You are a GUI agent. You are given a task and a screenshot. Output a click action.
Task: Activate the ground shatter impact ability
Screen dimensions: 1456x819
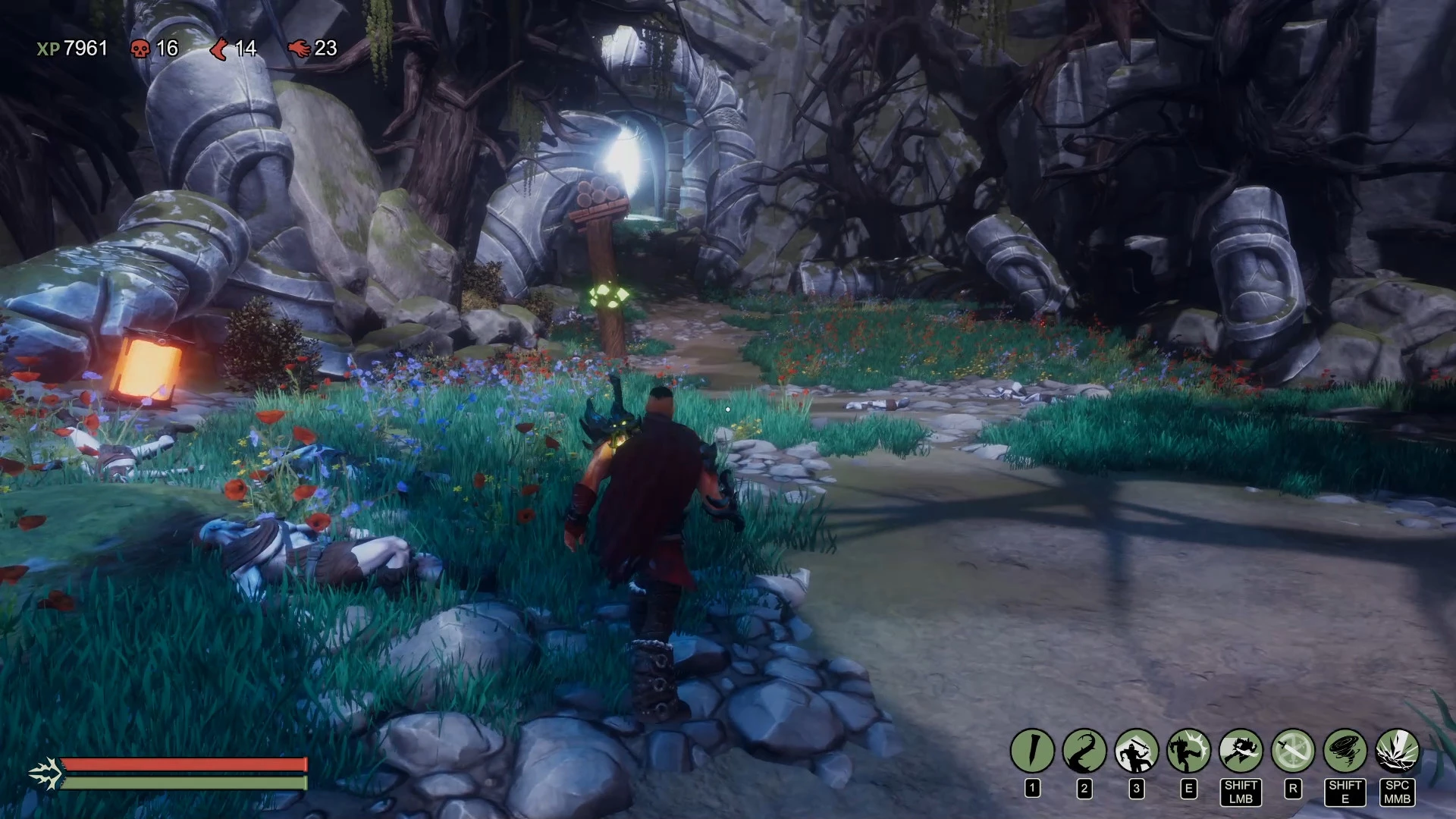(x=1397, y=751)
